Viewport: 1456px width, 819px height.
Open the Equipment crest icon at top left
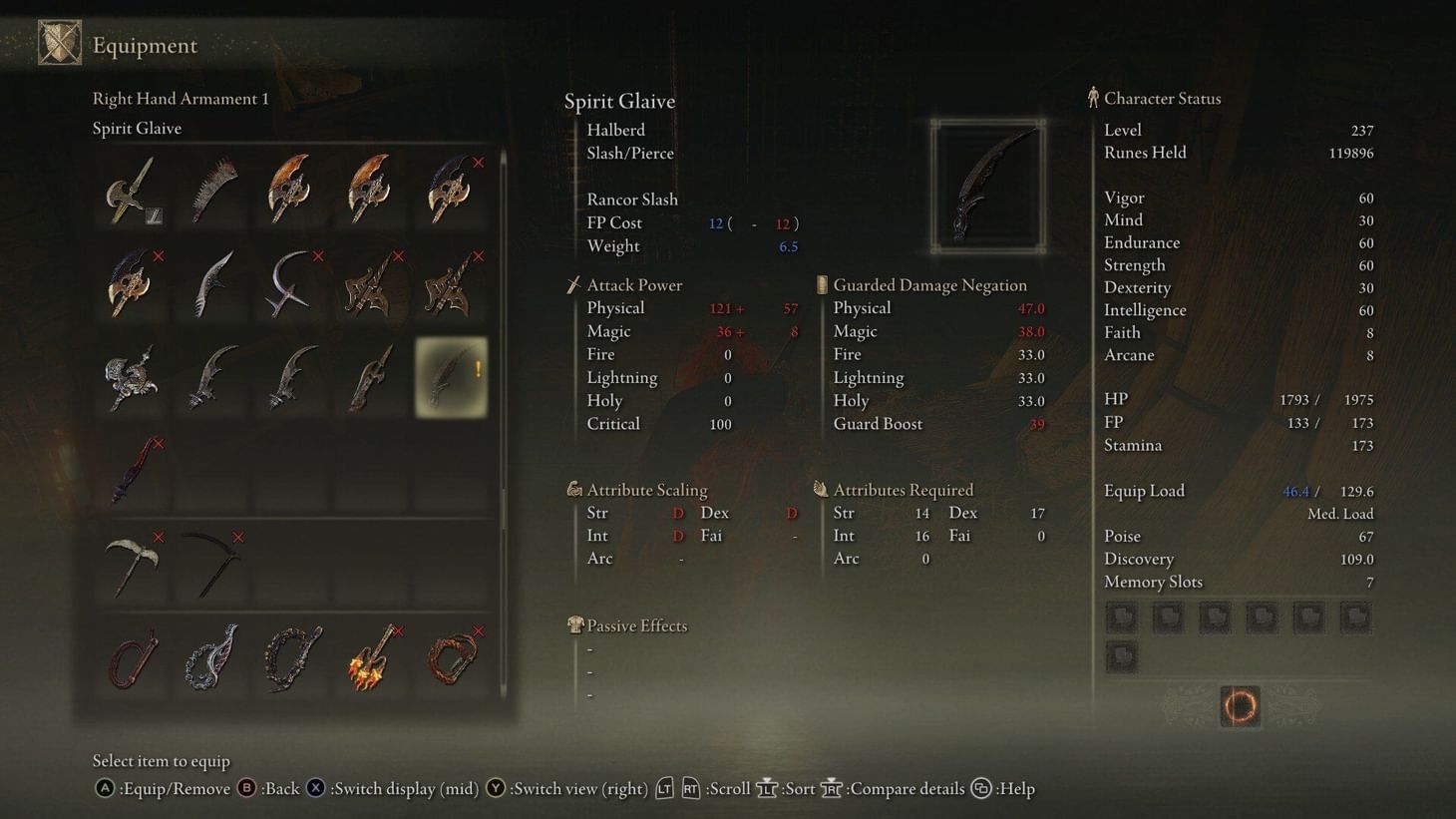tap(61, 41)
